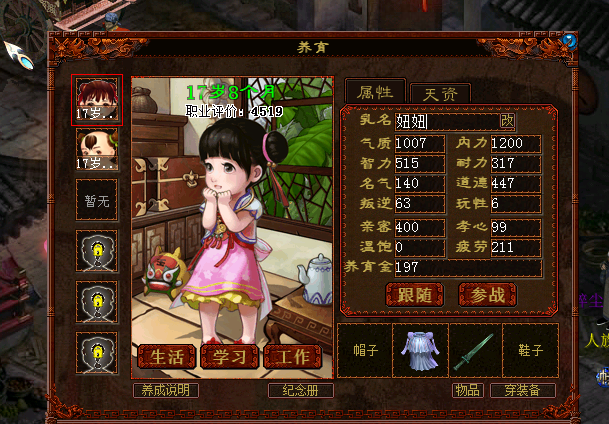Screen dimensions: 609x424
Task: Select the 属性 tab
Action: click(x=375, y=92)
